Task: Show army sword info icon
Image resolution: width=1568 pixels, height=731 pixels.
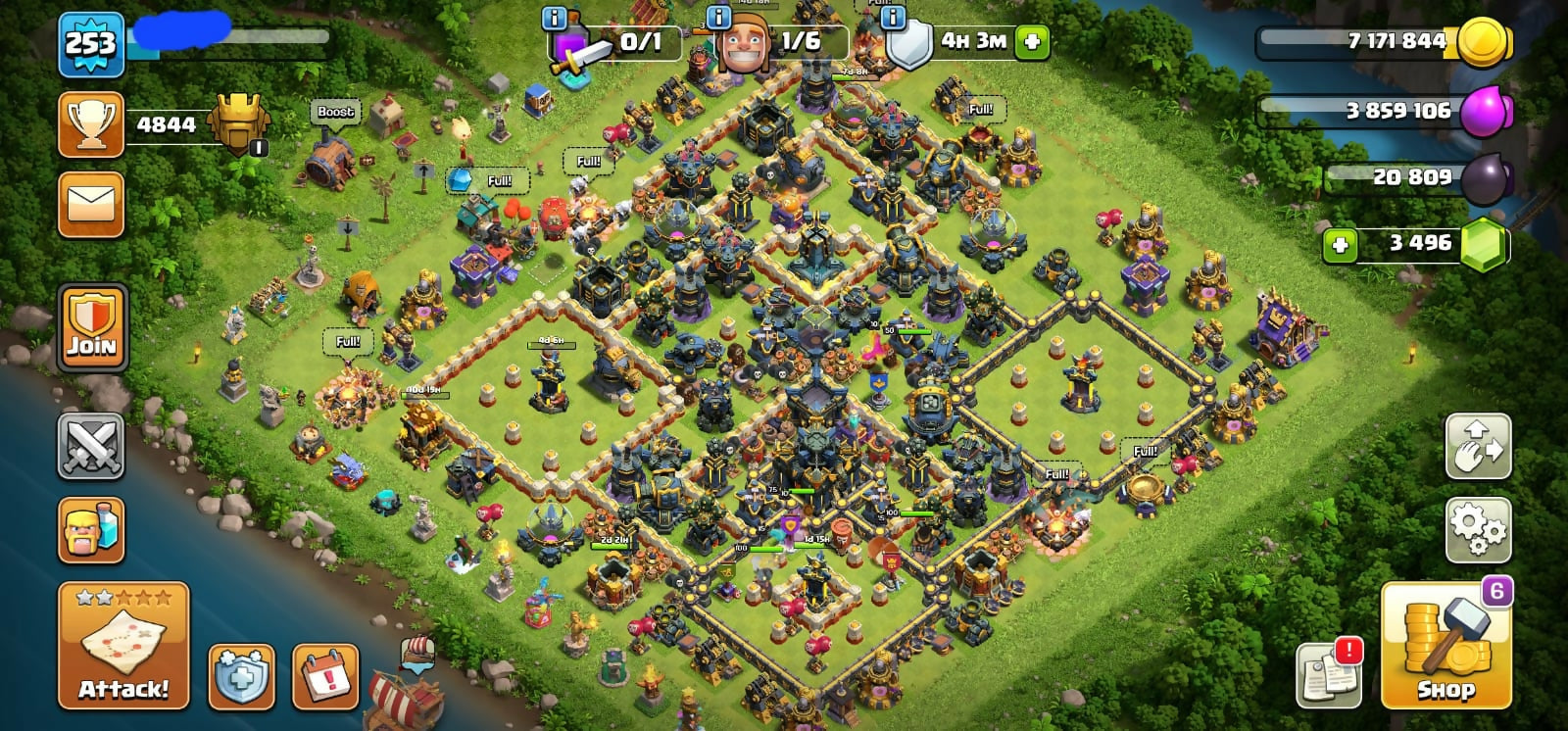Action: tap(555, 18)
